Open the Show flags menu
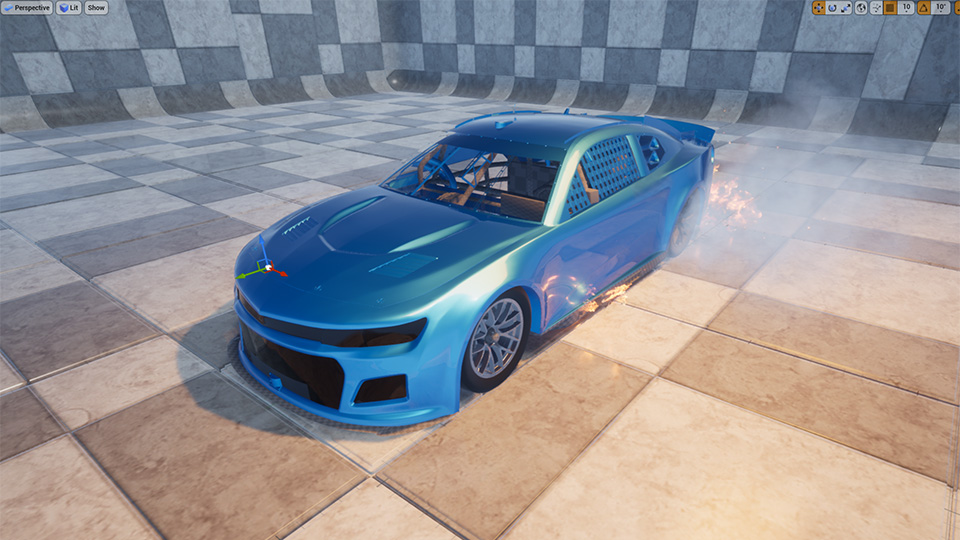Screen dimensions: 960x540 [x=96, y=8]
